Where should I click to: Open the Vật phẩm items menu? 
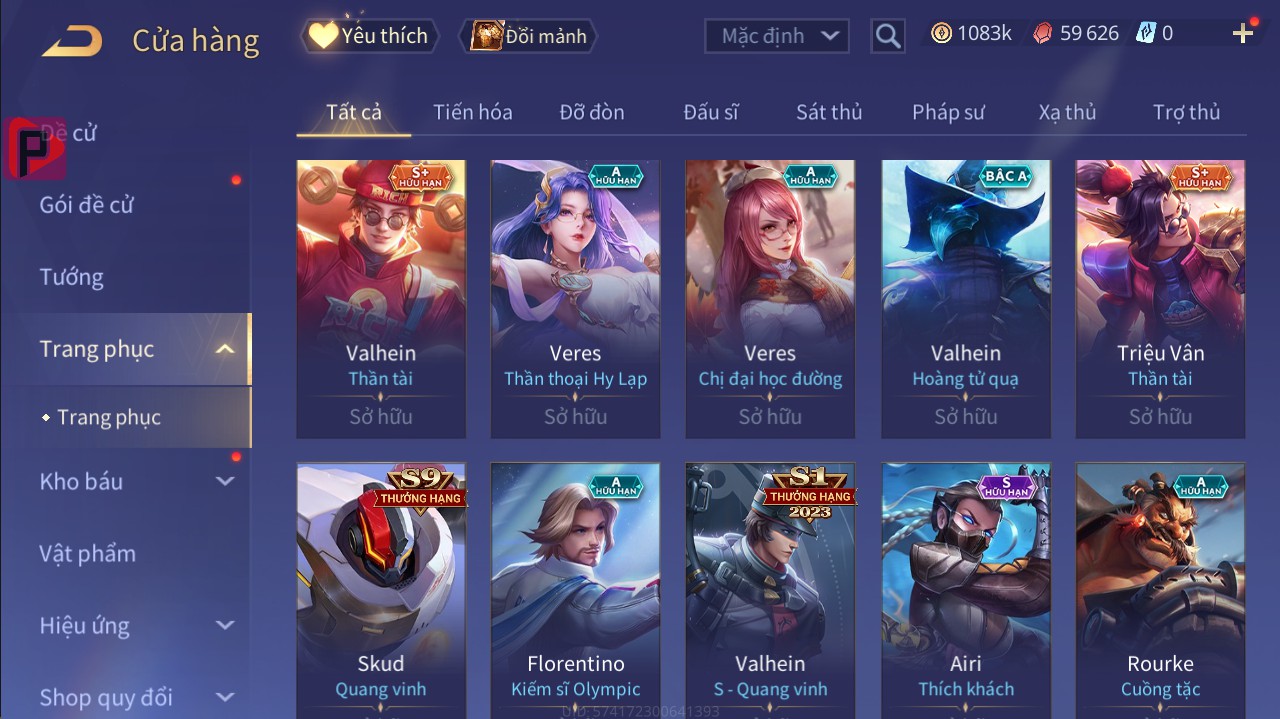(x=87, y=553)
